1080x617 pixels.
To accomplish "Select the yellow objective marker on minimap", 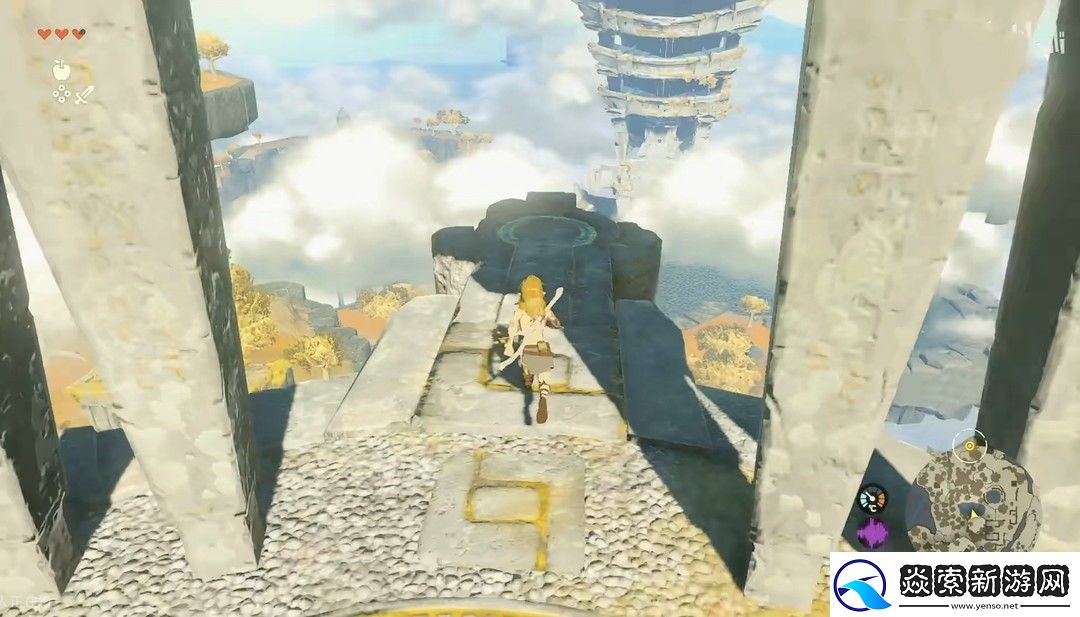I will [968, 443].
